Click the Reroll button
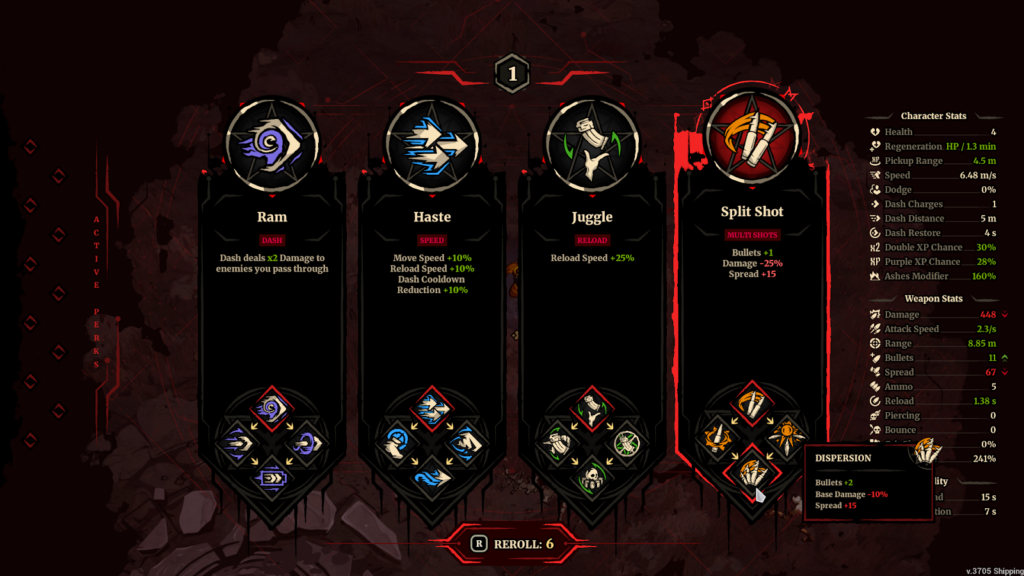1024x576 pixels. tap(512, 544)
